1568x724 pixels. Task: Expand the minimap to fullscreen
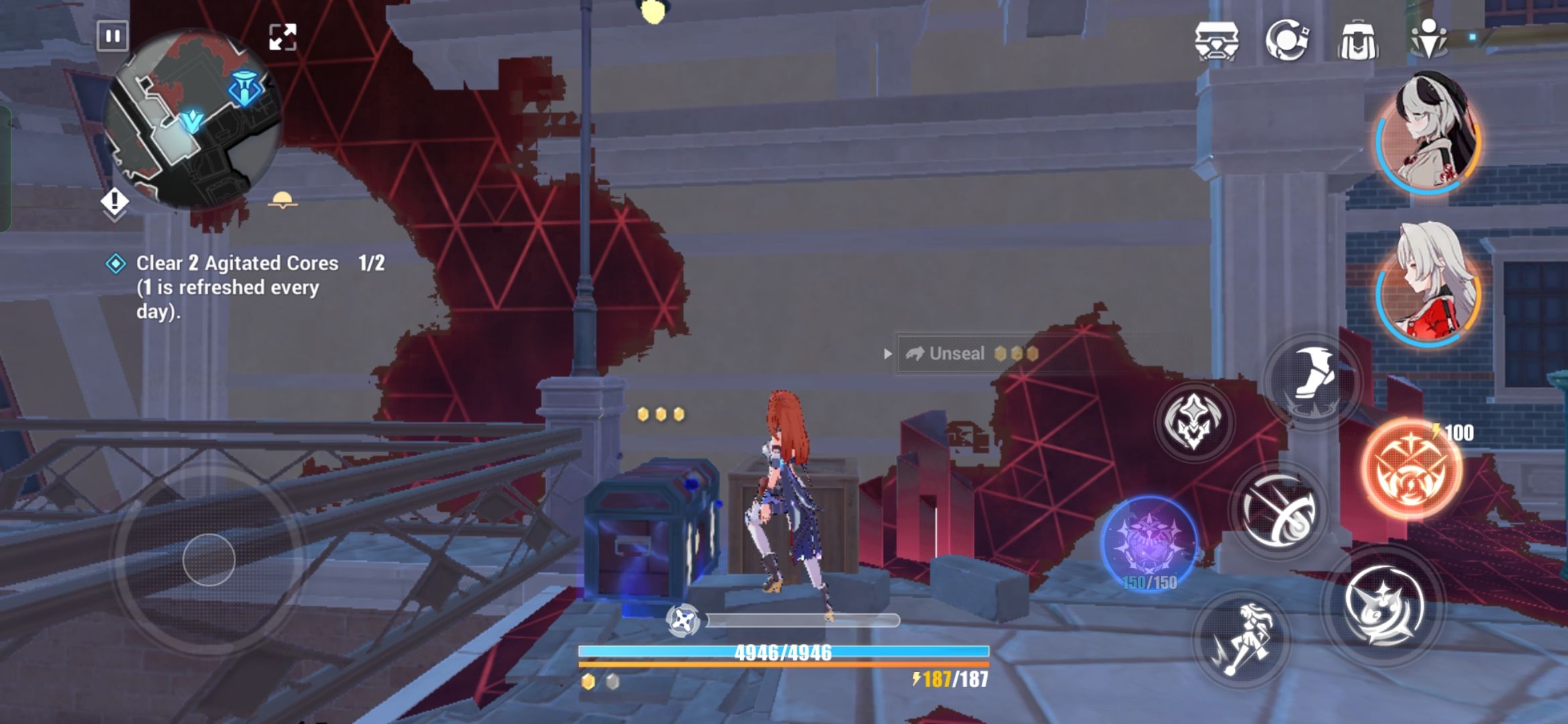[x=284, y=37]
